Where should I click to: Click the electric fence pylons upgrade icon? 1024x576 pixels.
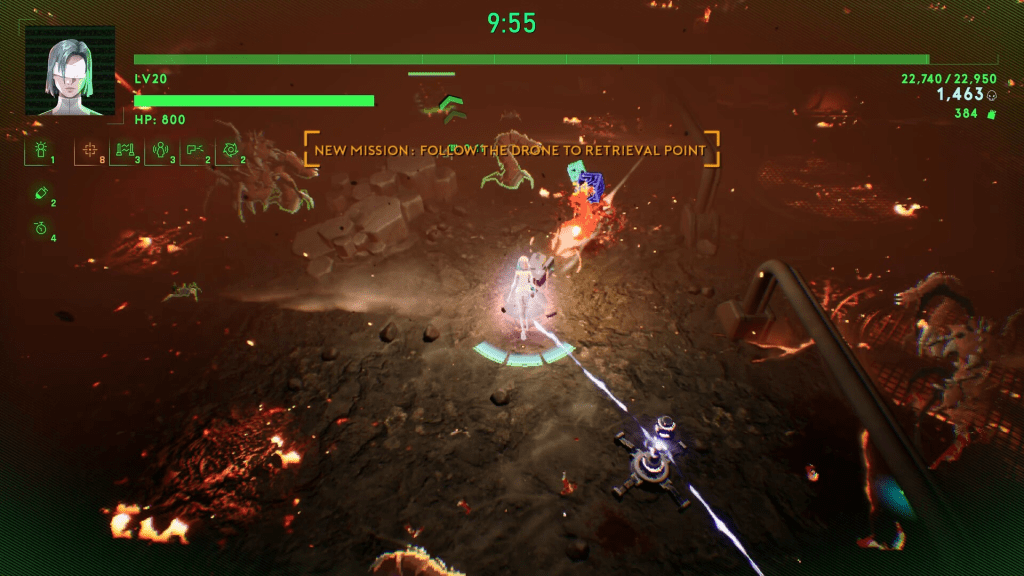124,151
